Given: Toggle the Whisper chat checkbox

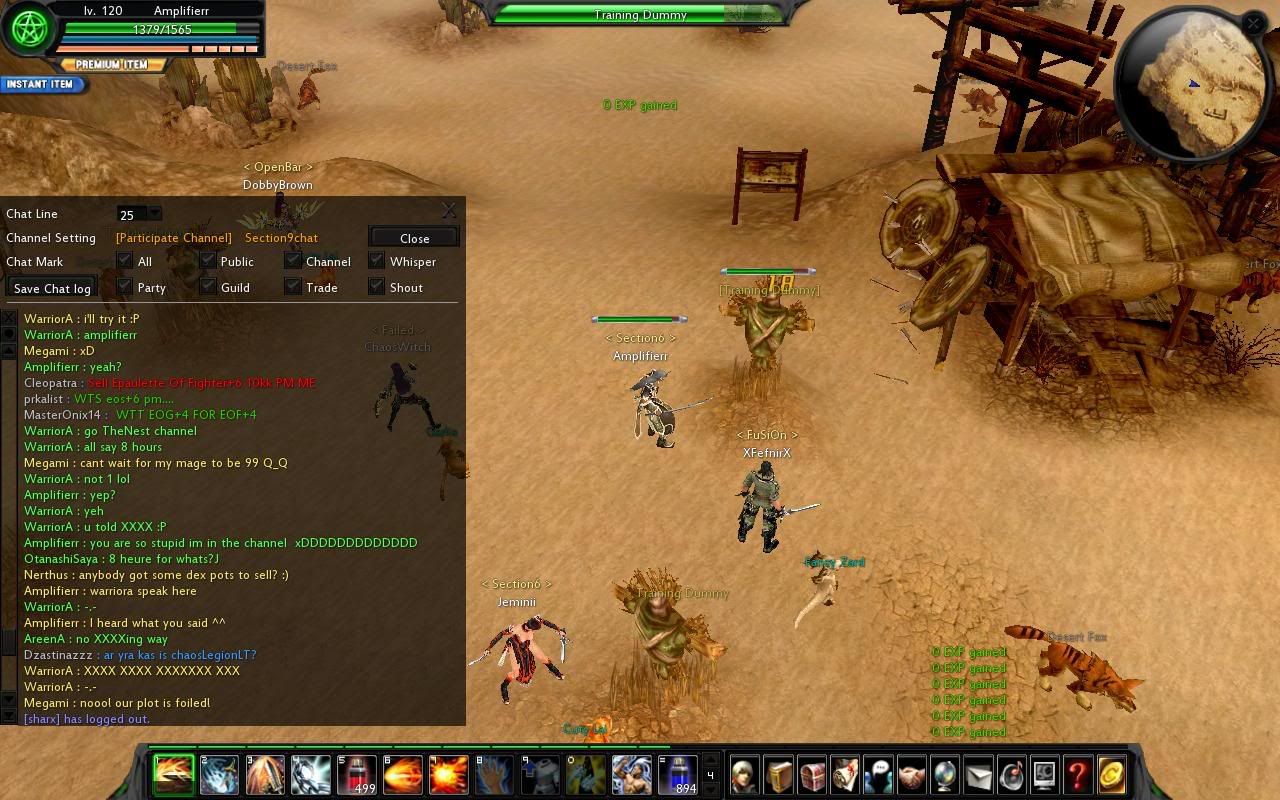Looking at the screenshot, I should click(x=376, y=261).
